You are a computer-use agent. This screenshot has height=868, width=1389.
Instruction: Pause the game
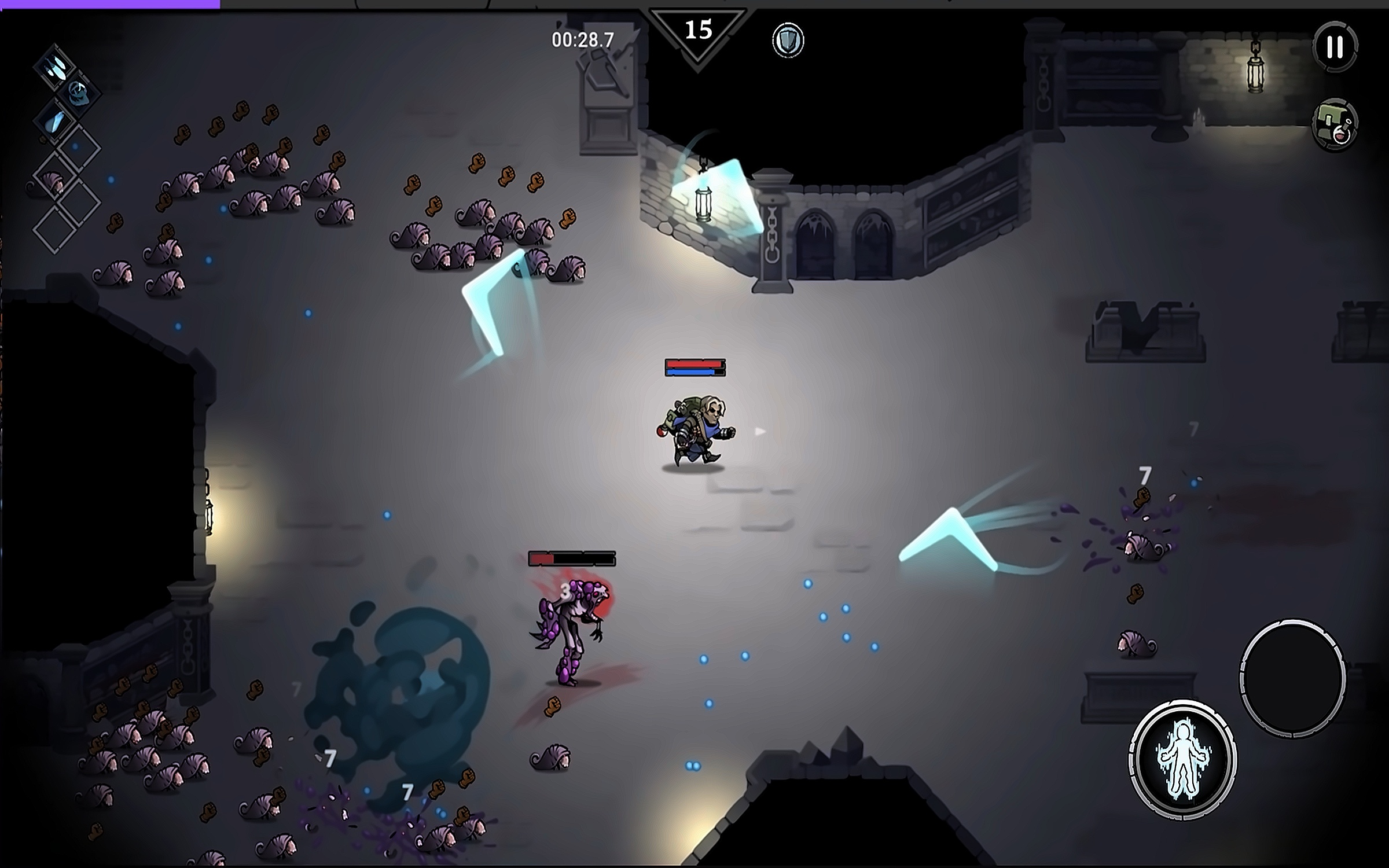(1335, 47)
